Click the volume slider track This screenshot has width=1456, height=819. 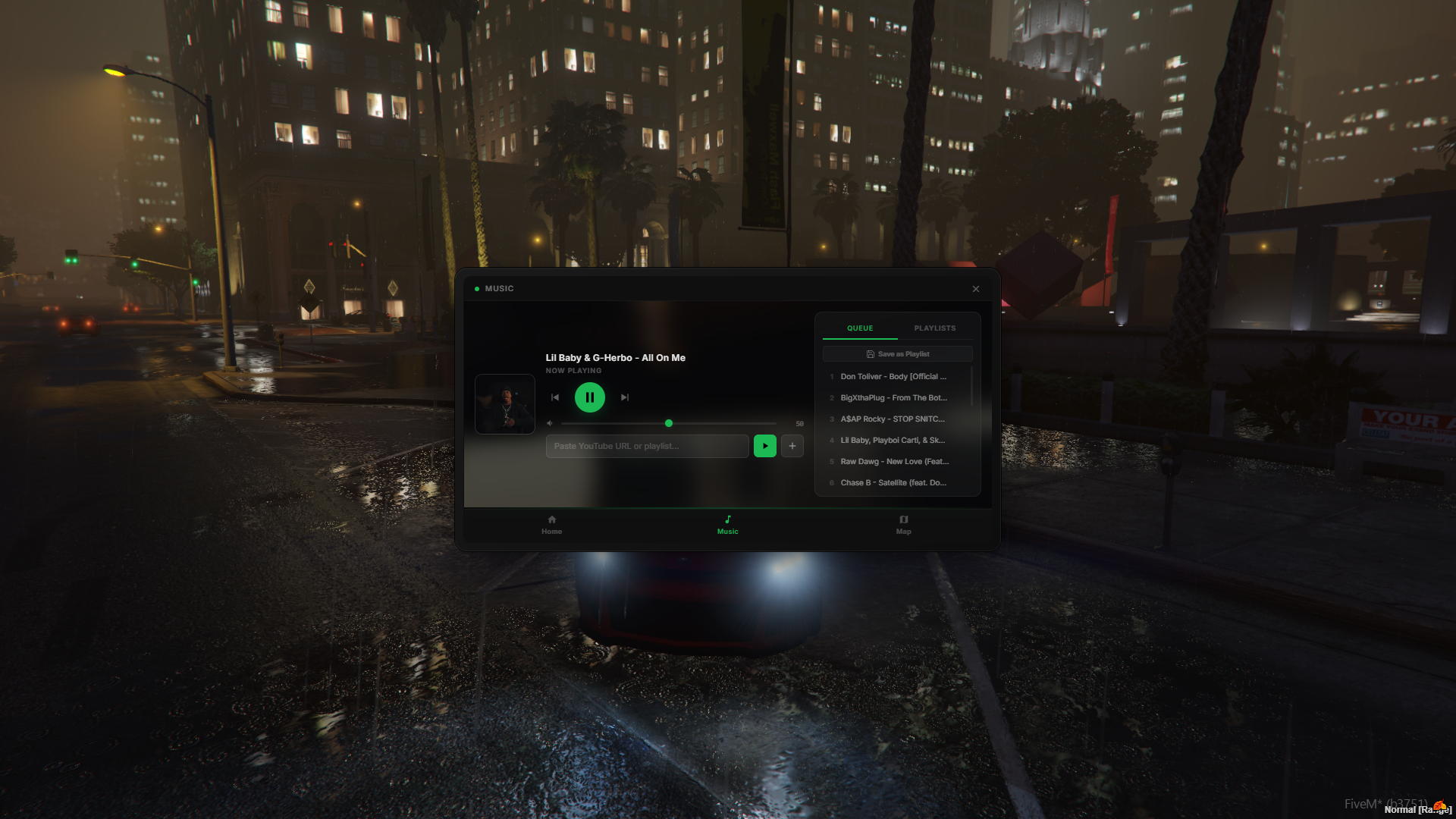pos(720,423)
